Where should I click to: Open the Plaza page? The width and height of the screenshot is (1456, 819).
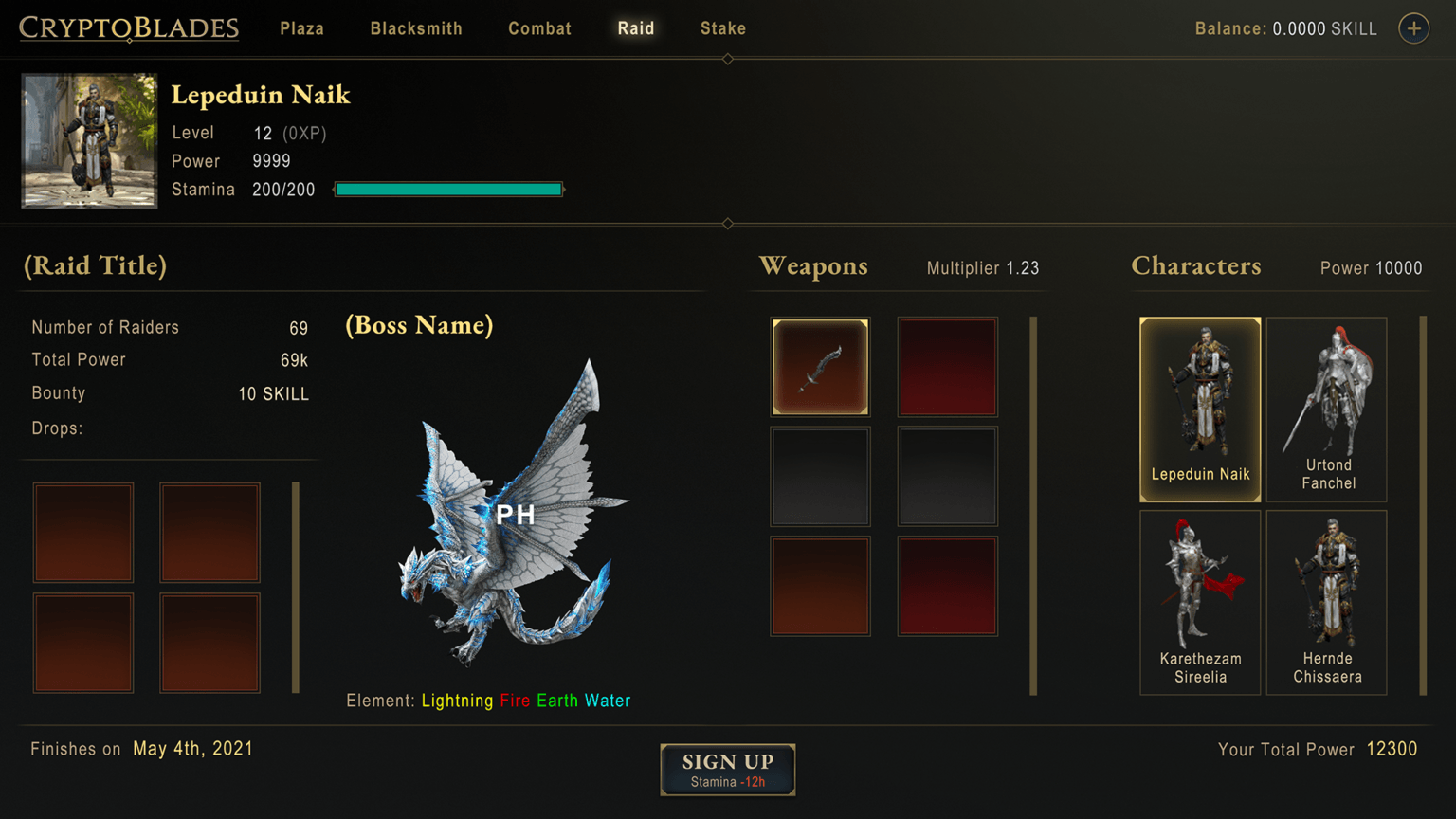tap(301, 28)
